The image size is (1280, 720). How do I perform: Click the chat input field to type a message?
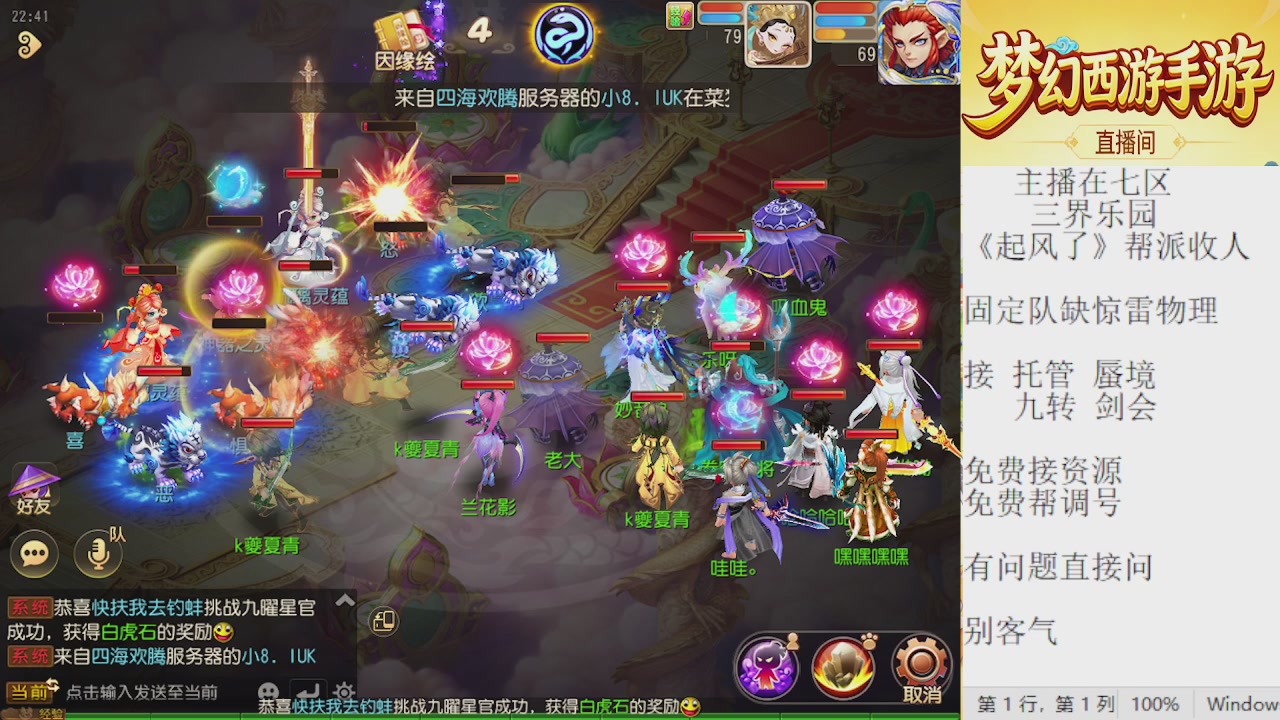[x=150, y=692]
